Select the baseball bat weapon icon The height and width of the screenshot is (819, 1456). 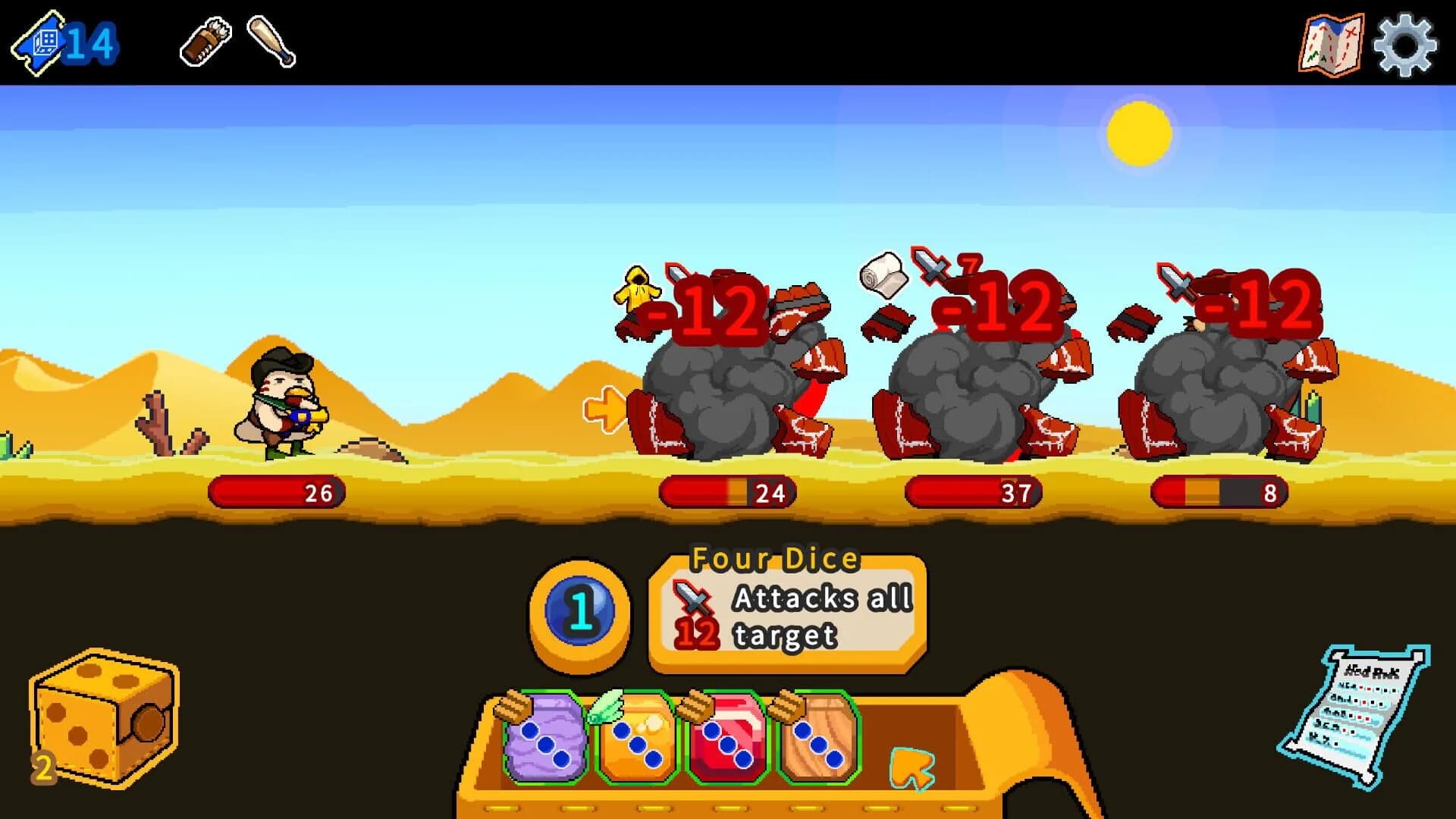pyautogui.click(x=271, y=43)
